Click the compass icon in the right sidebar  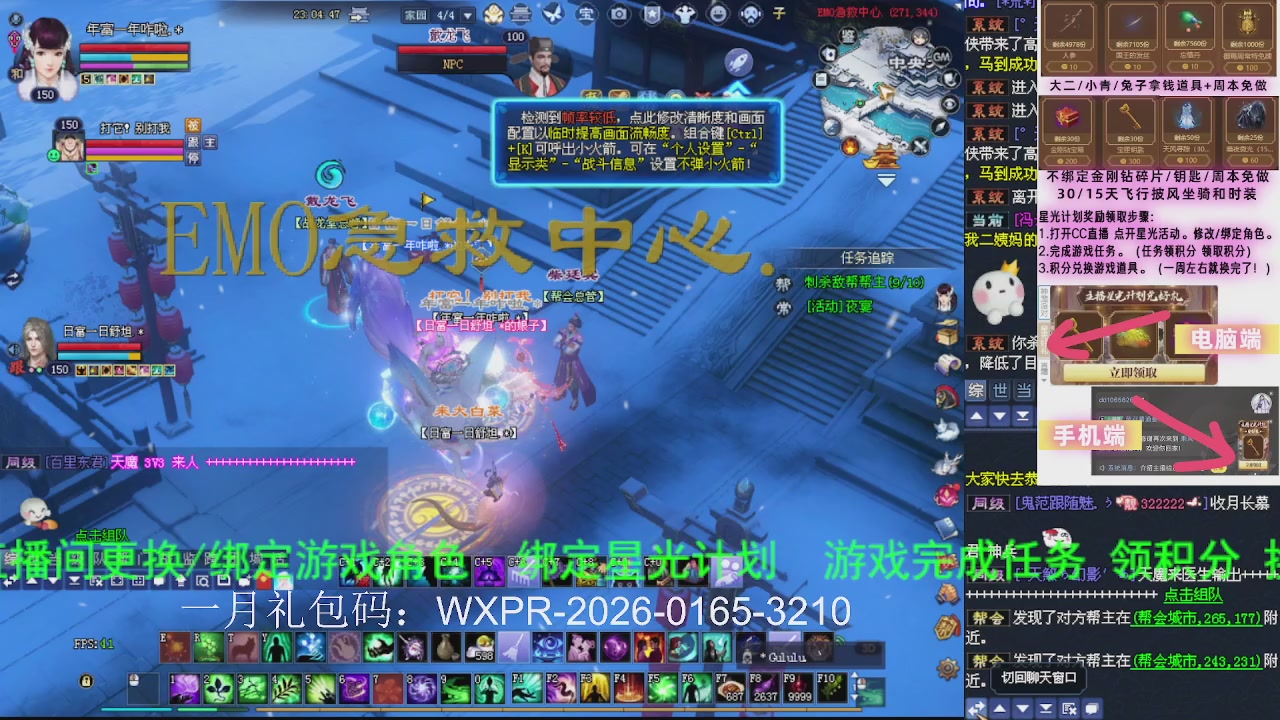coord(939,126)
